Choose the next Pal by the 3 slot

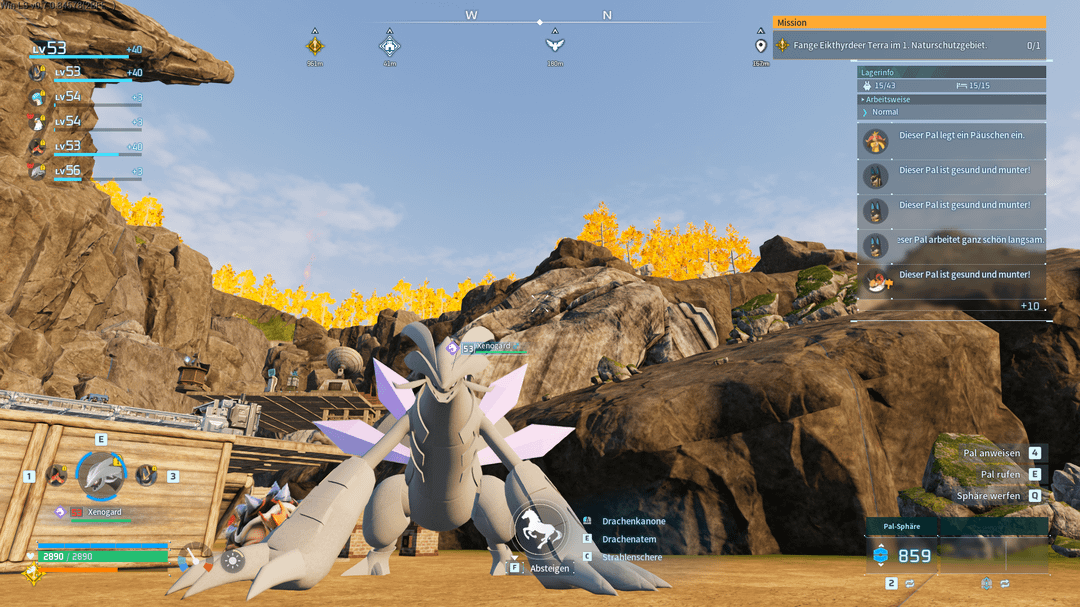[147, 475]
